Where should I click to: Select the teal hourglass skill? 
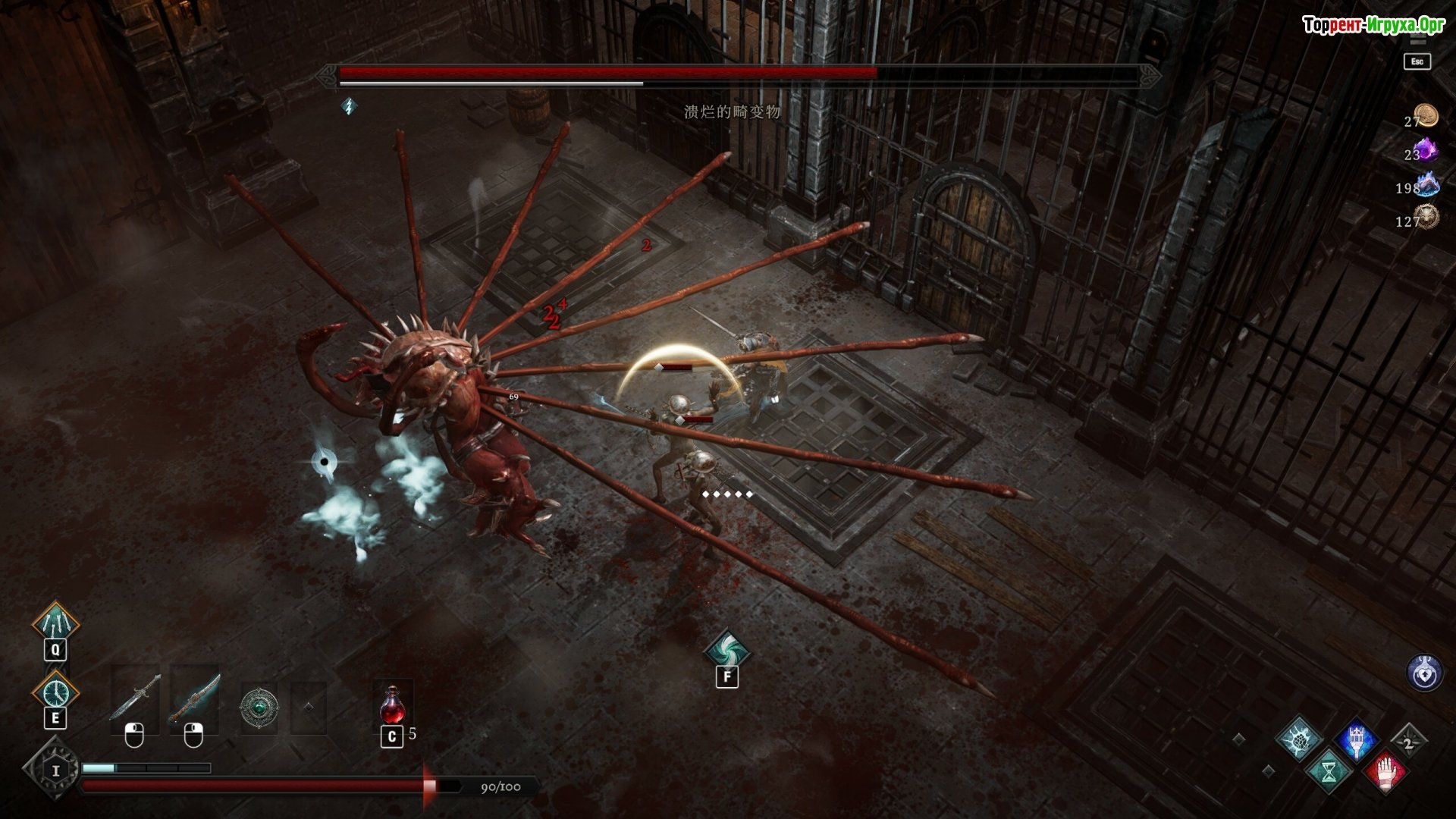coord(1329,773)
